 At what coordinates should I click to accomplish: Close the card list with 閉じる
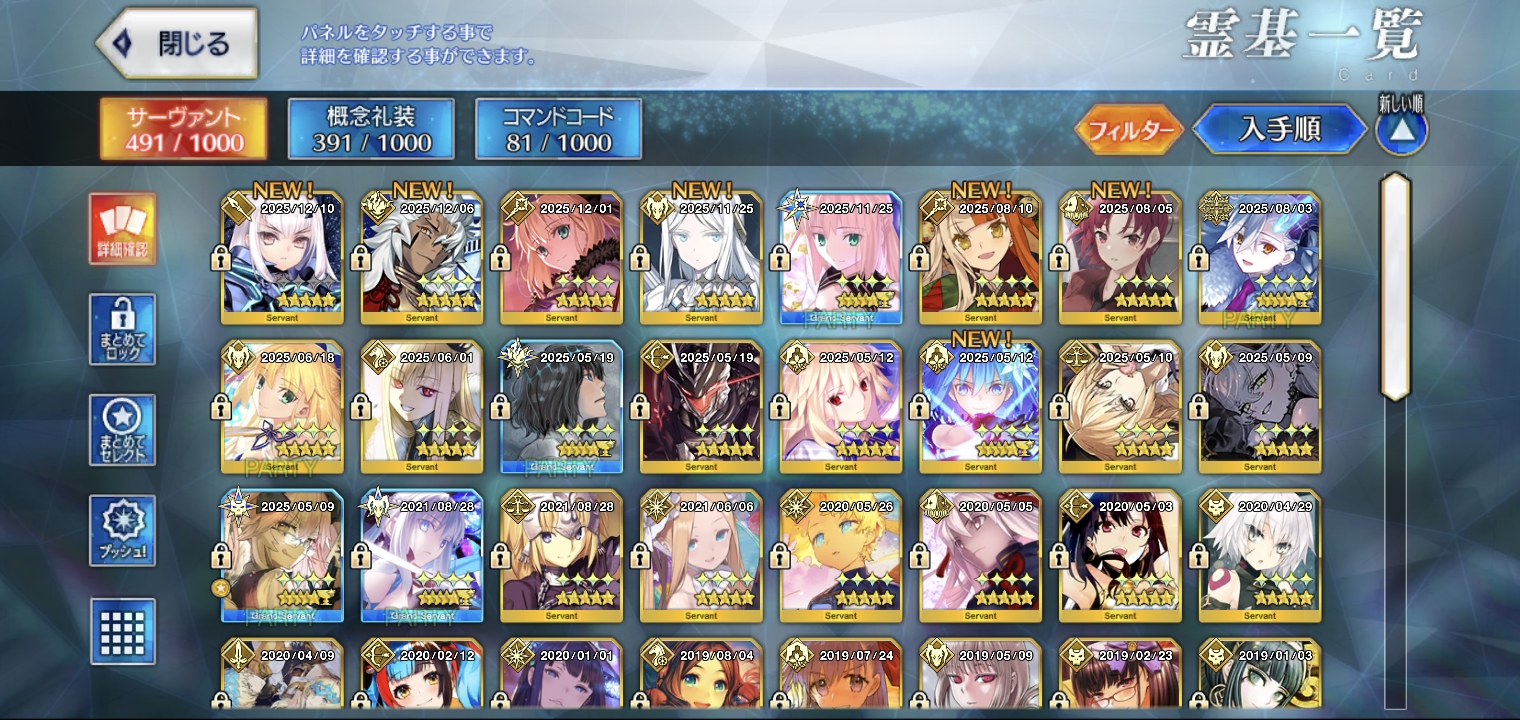point(177,44)
